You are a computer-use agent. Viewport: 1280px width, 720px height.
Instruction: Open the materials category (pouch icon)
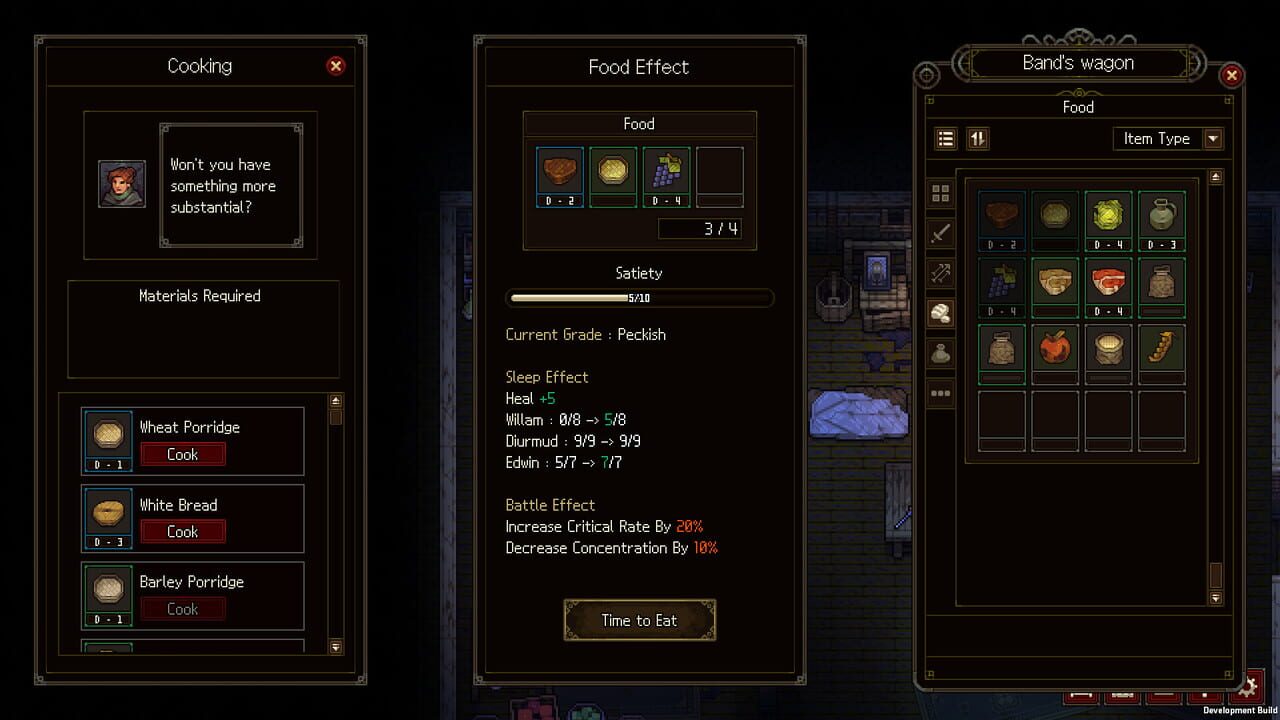point(940,352)
